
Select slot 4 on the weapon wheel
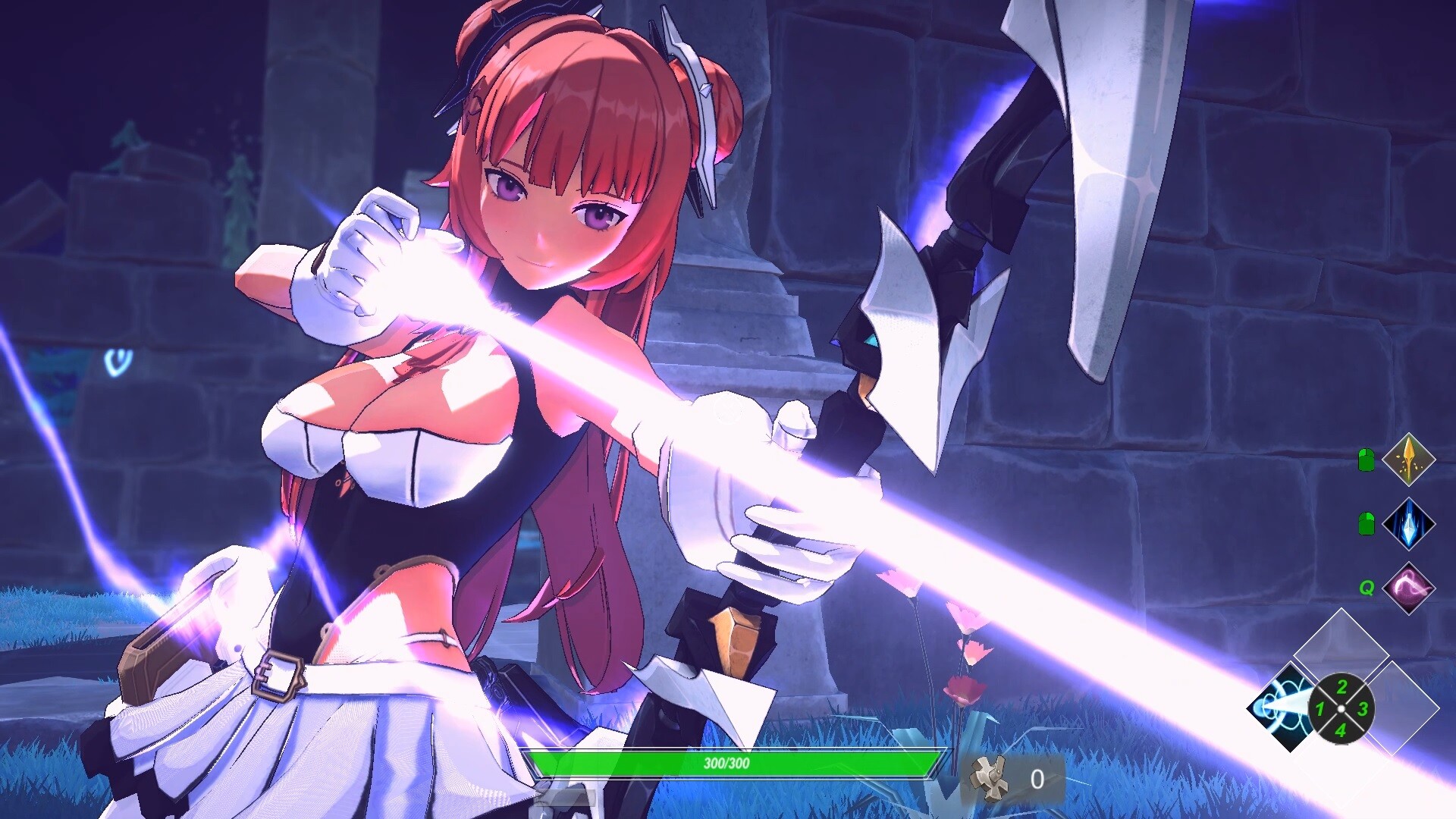(x=1341, y=730)
